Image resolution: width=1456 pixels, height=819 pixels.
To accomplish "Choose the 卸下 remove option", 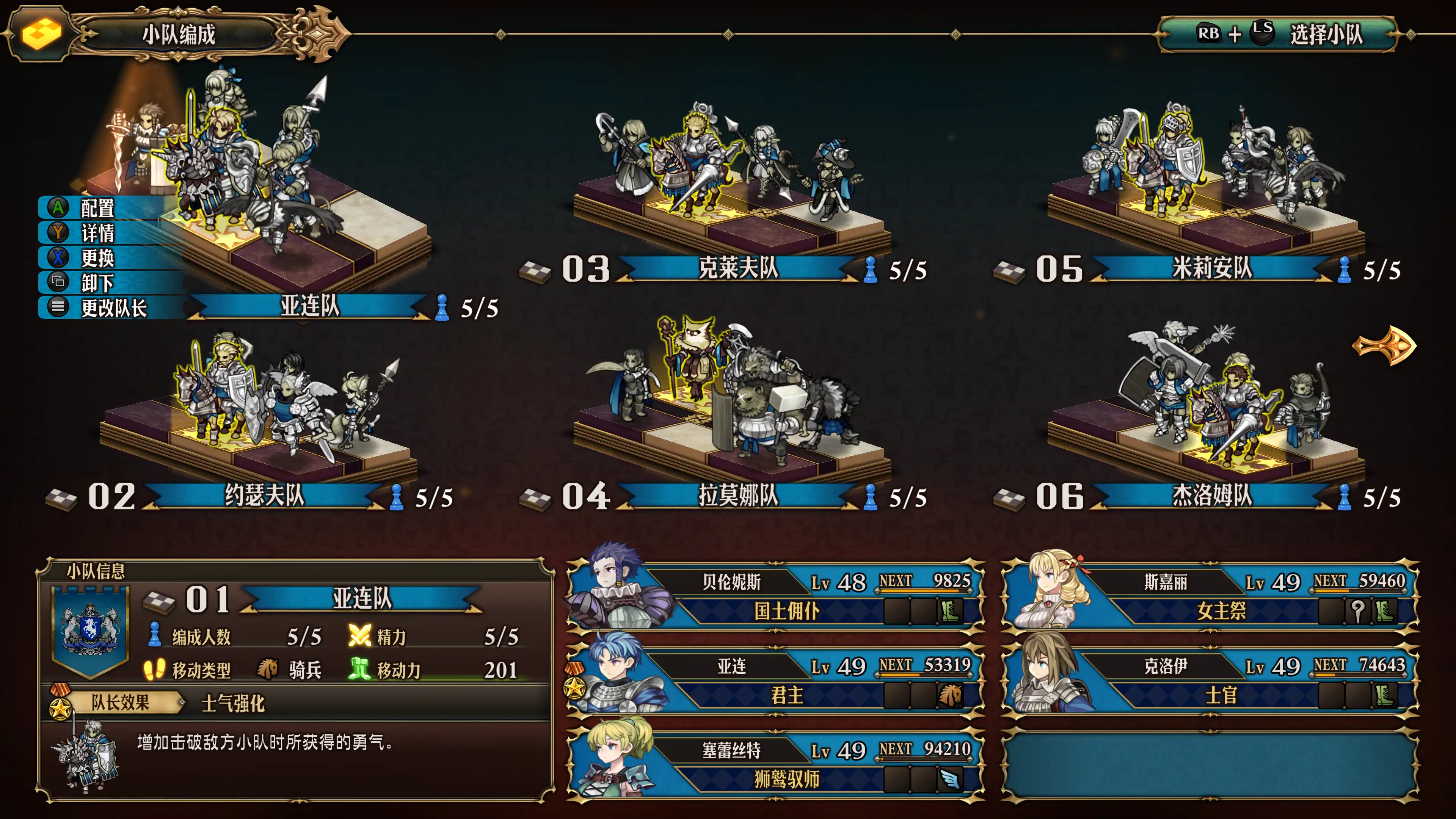I will click(97, 282).
